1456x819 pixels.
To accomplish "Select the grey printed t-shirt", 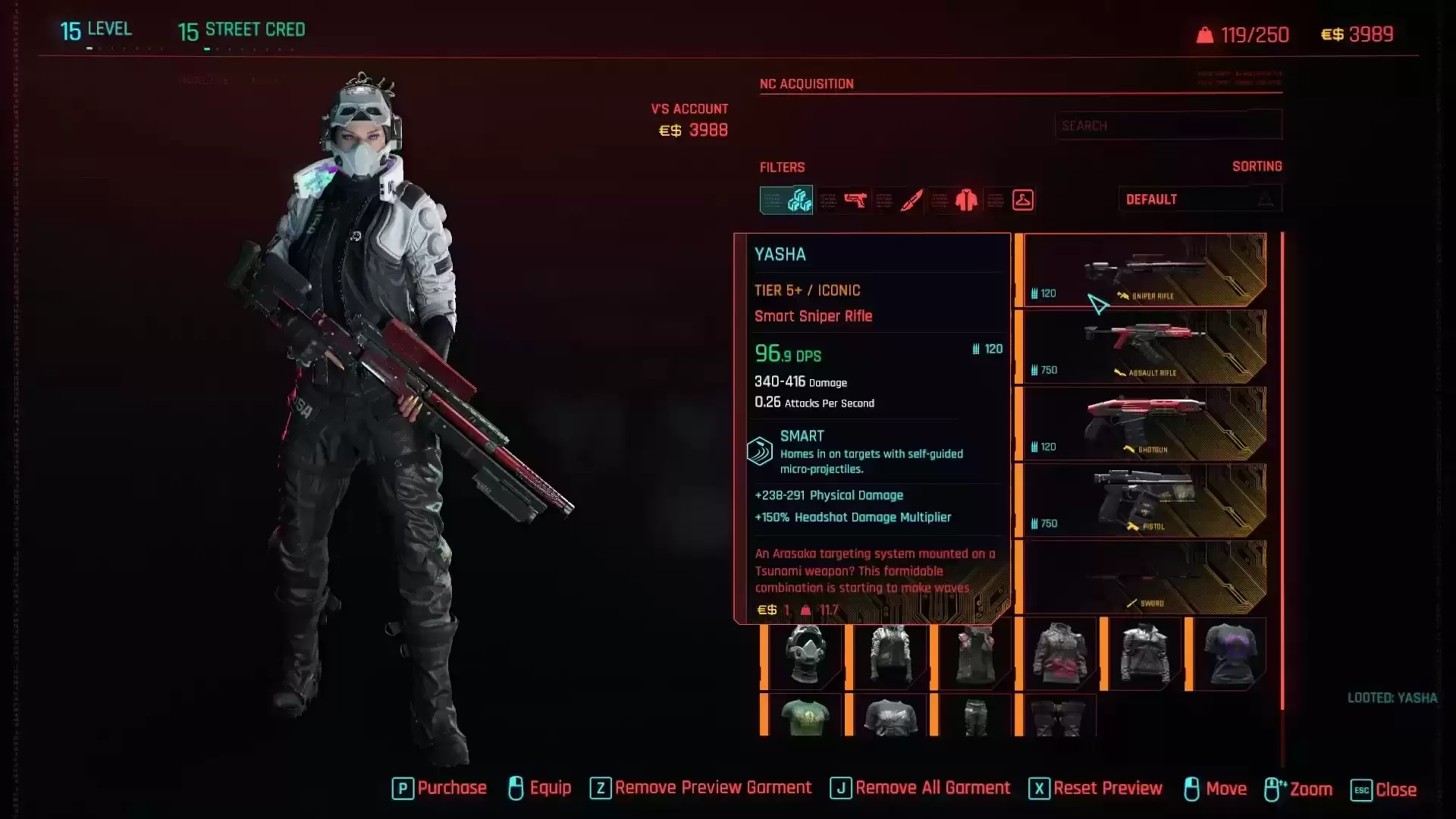I will pos(890,716).
